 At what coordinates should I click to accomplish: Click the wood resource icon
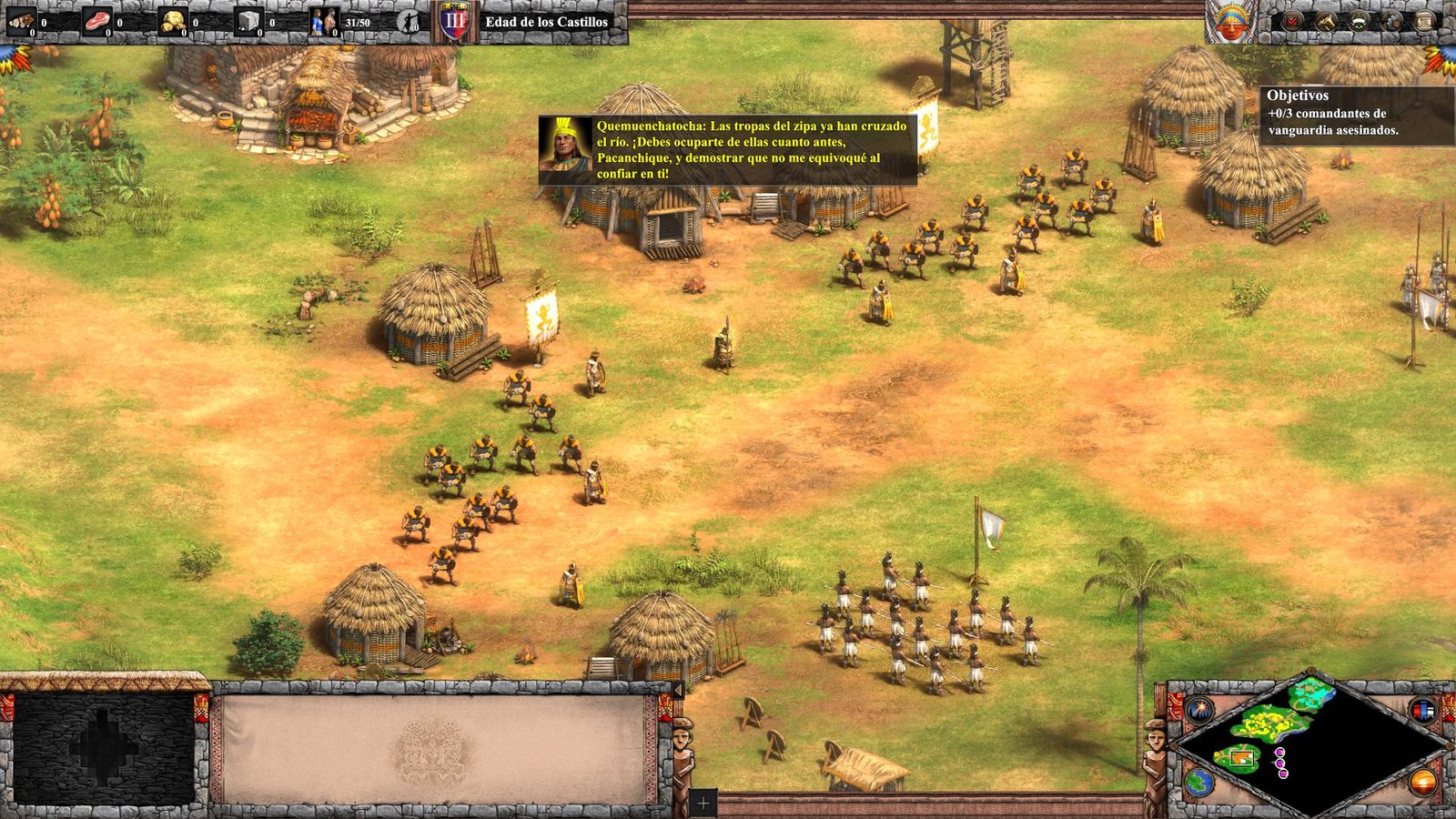coord(22,22)
